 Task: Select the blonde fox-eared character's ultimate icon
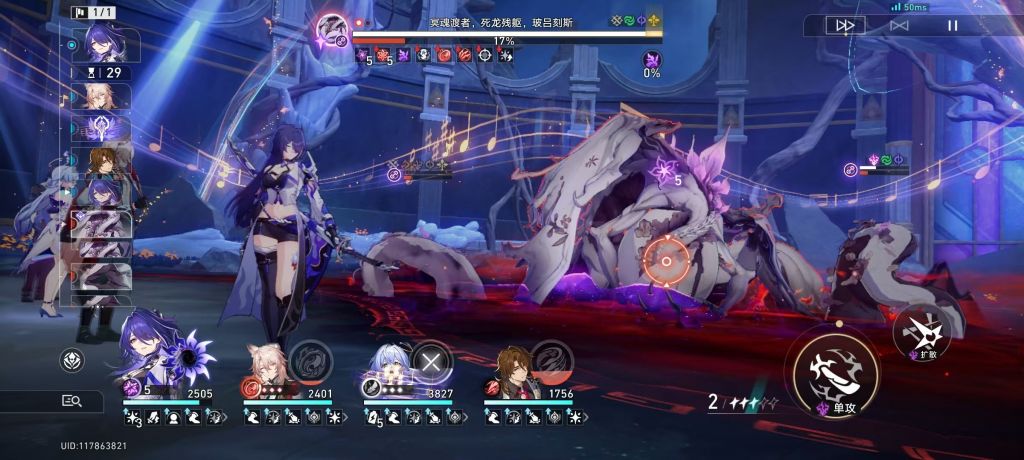click(x=311, y=362)
